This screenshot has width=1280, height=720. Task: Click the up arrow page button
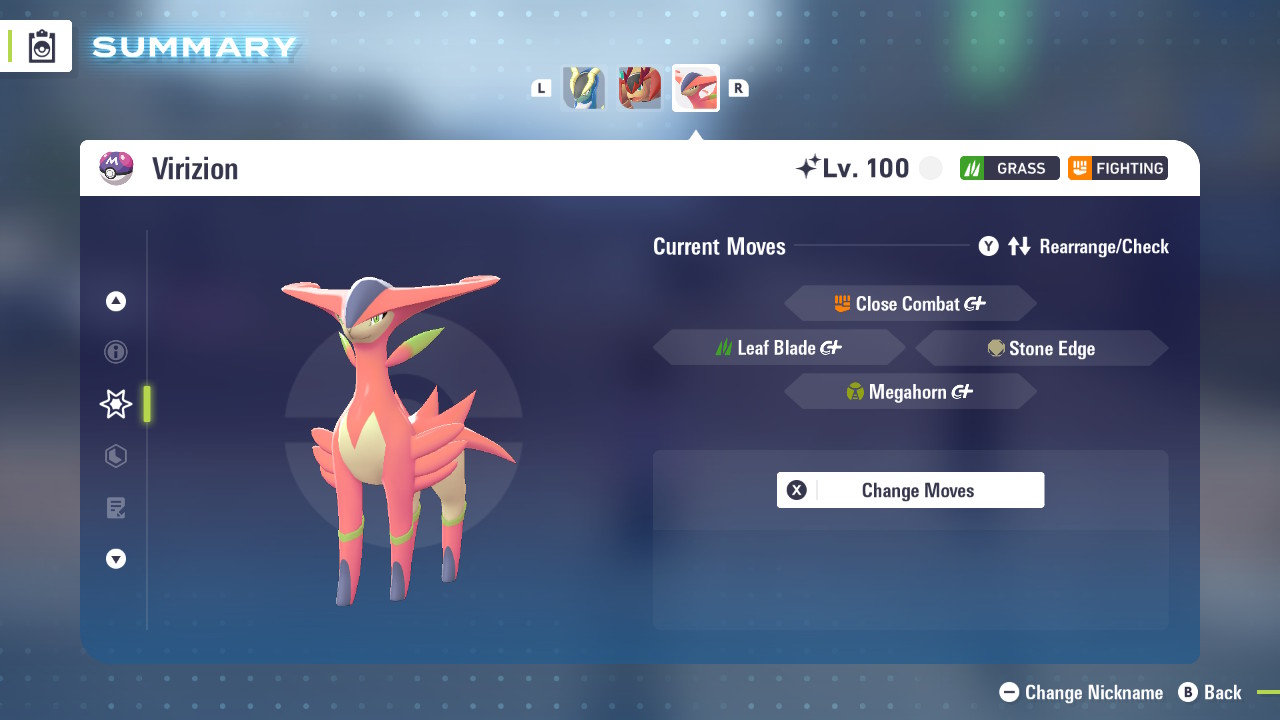[116, 301]
